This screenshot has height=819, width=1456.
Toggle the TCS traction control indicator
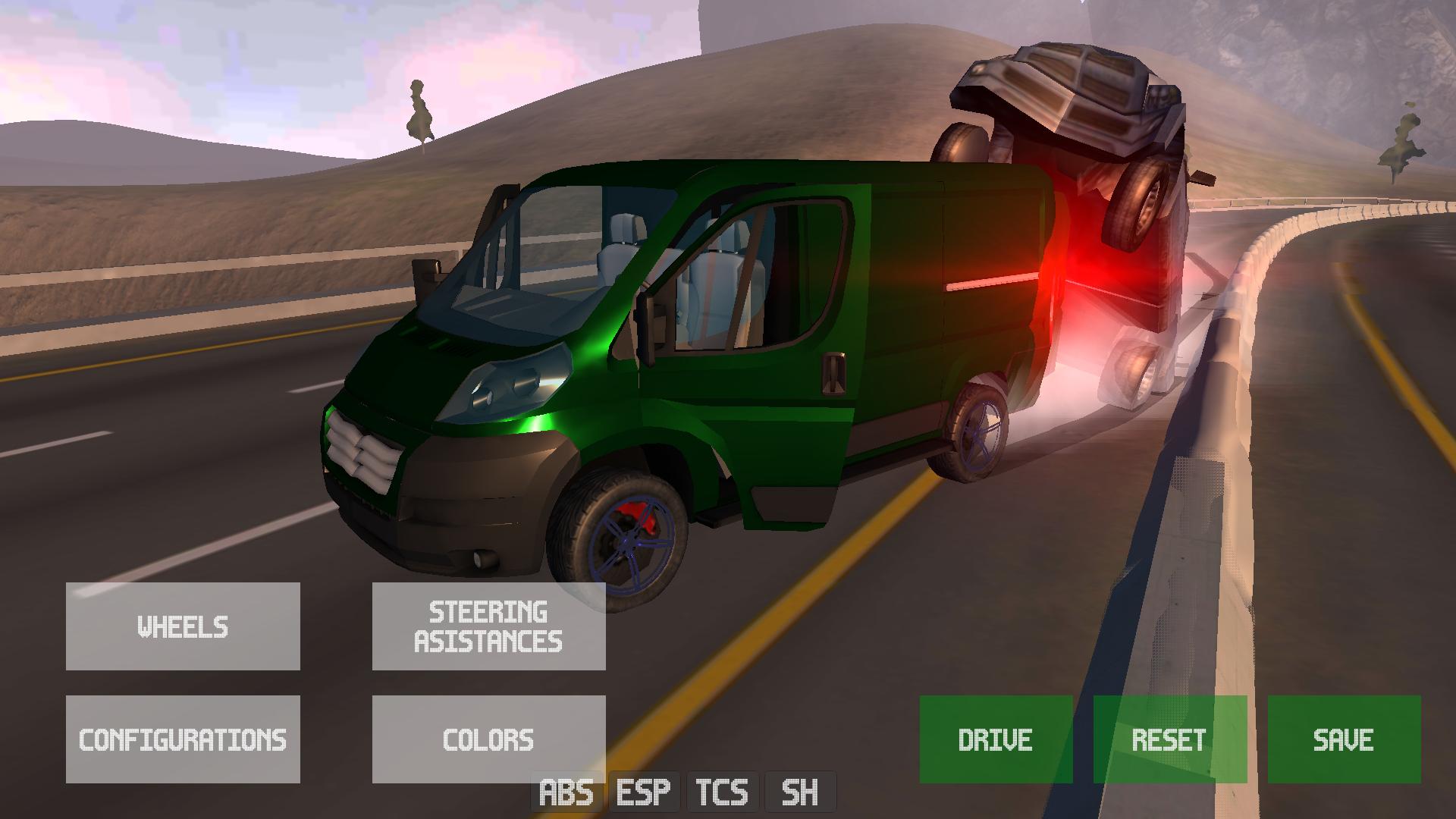[x=722, y=793]
